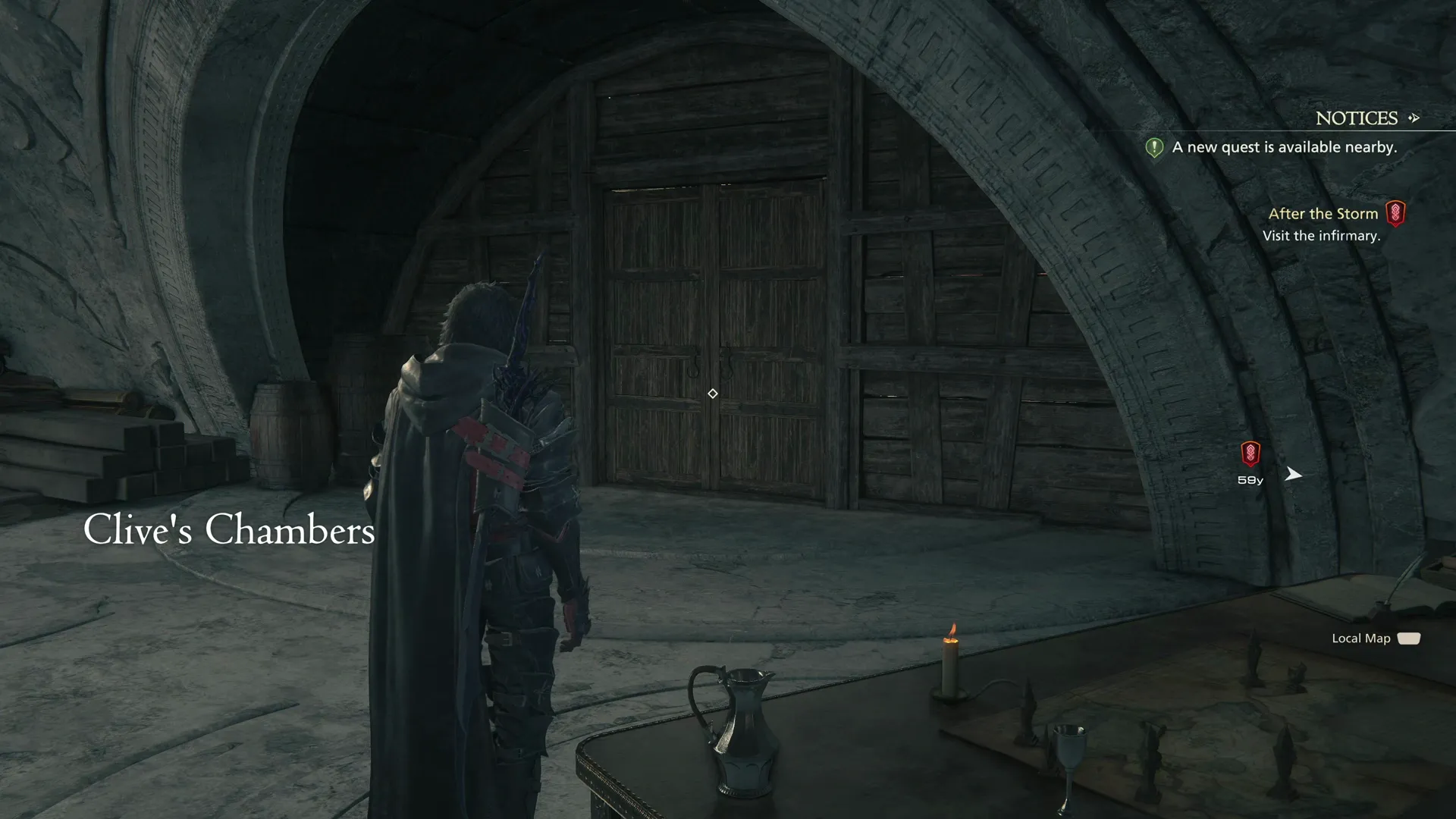Screen dimensions: 1456x819
Task: Expand the After the Storm quest entry
Action: pos(1323,213)
